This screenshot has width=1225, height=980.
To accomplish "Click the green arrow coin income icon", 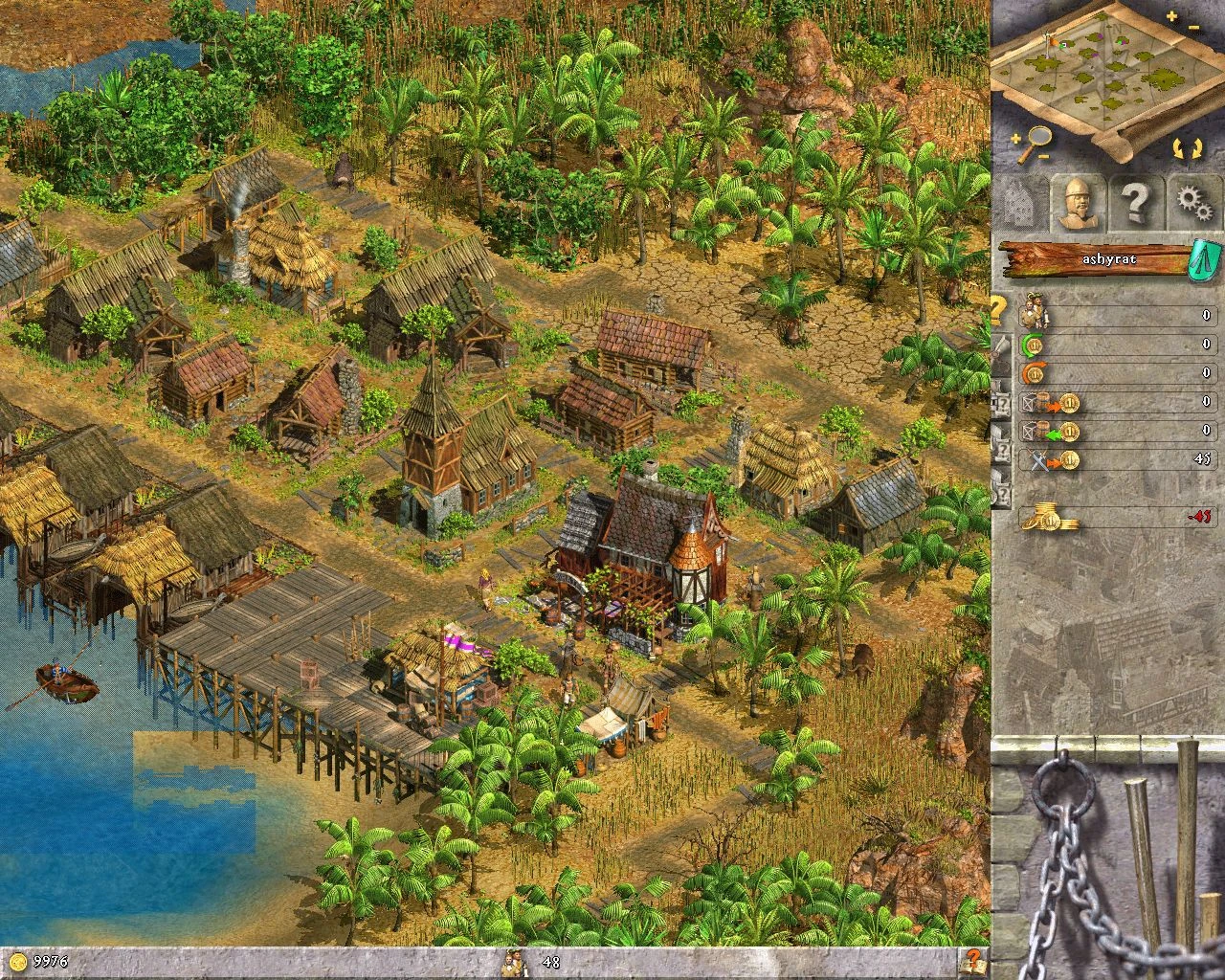I will click(1033, 345).
